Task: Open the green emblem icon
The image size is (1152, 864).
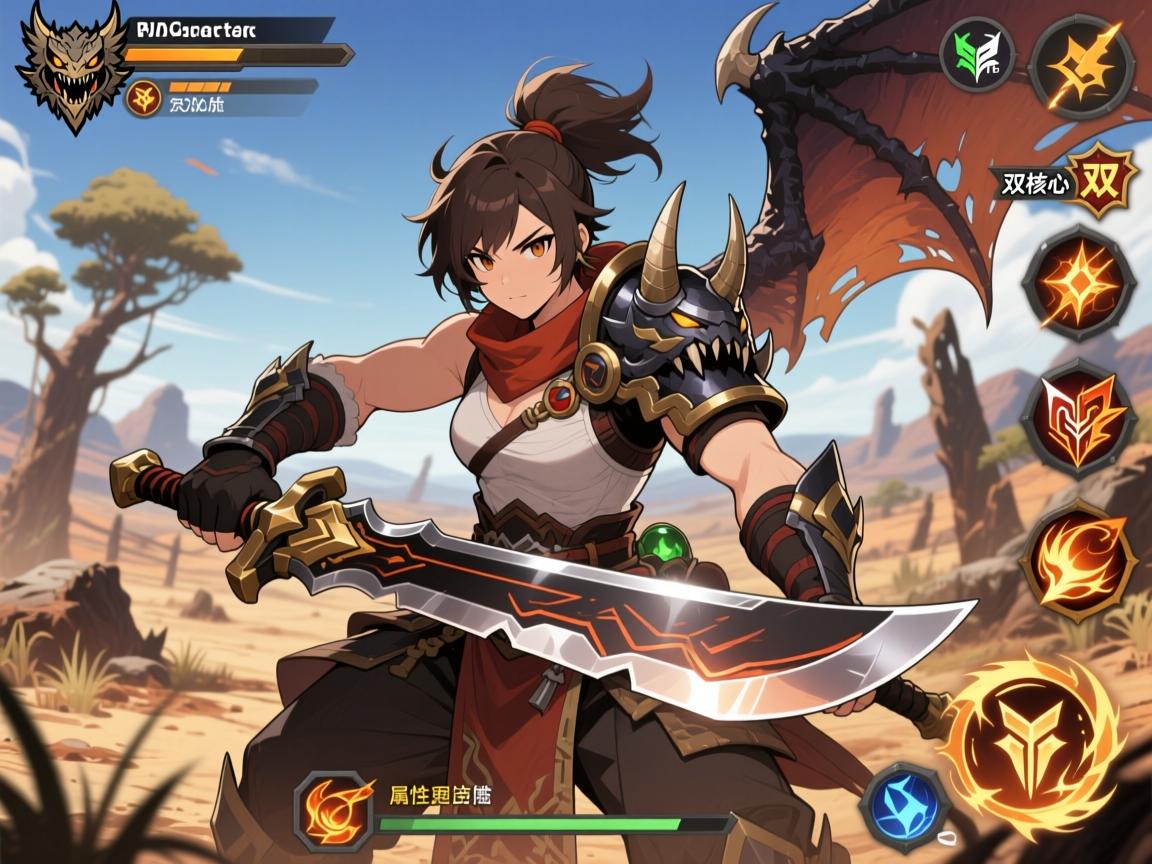Action: (x=977, y=54)
